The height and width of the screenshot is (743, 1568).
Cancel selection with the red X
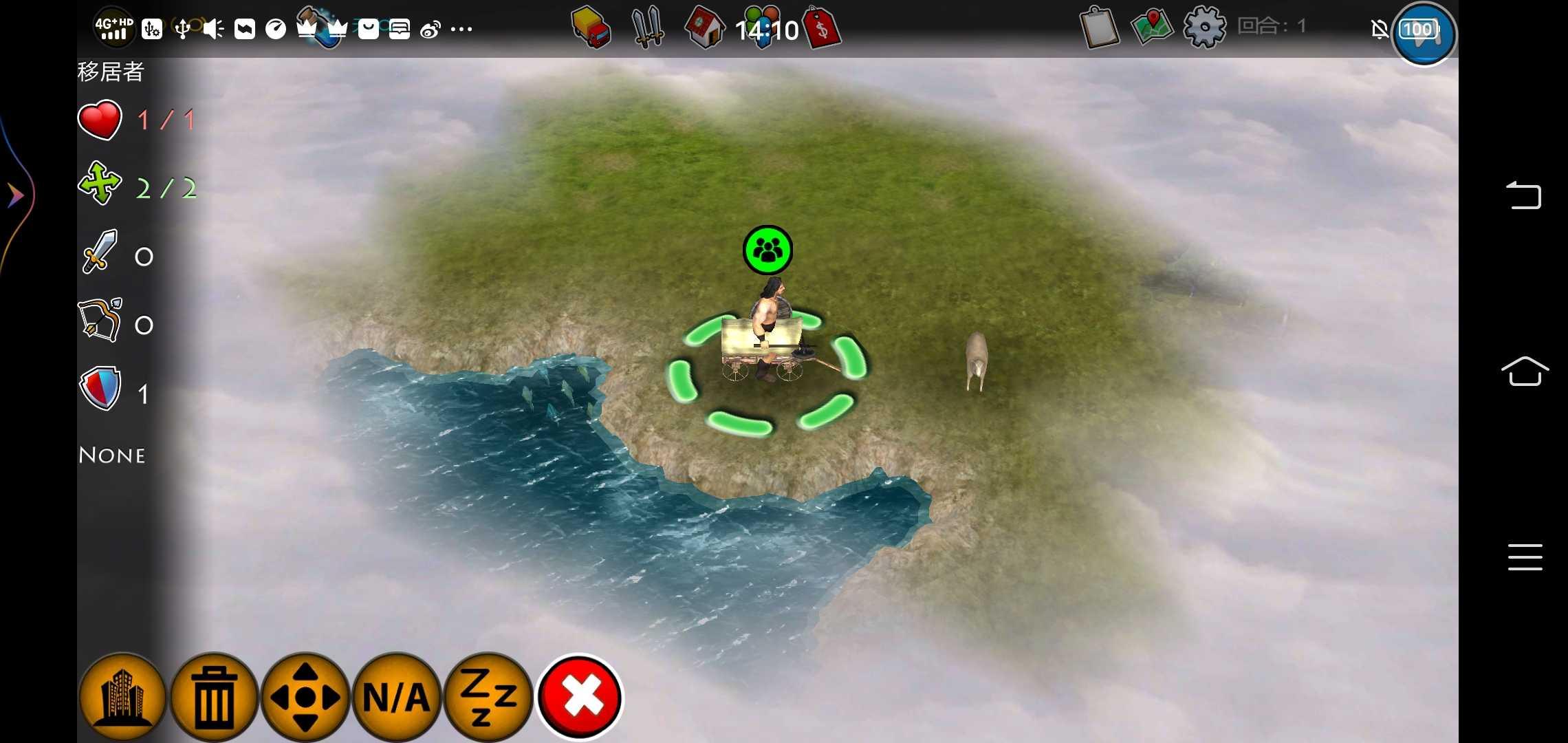580,697
